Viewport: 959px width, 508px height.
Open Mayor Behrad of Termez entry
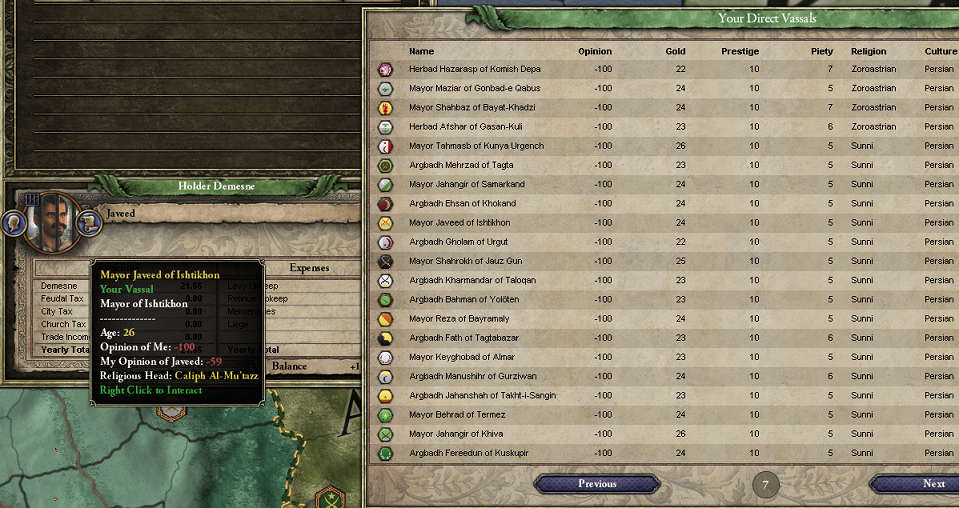click(x=460, y=415)
